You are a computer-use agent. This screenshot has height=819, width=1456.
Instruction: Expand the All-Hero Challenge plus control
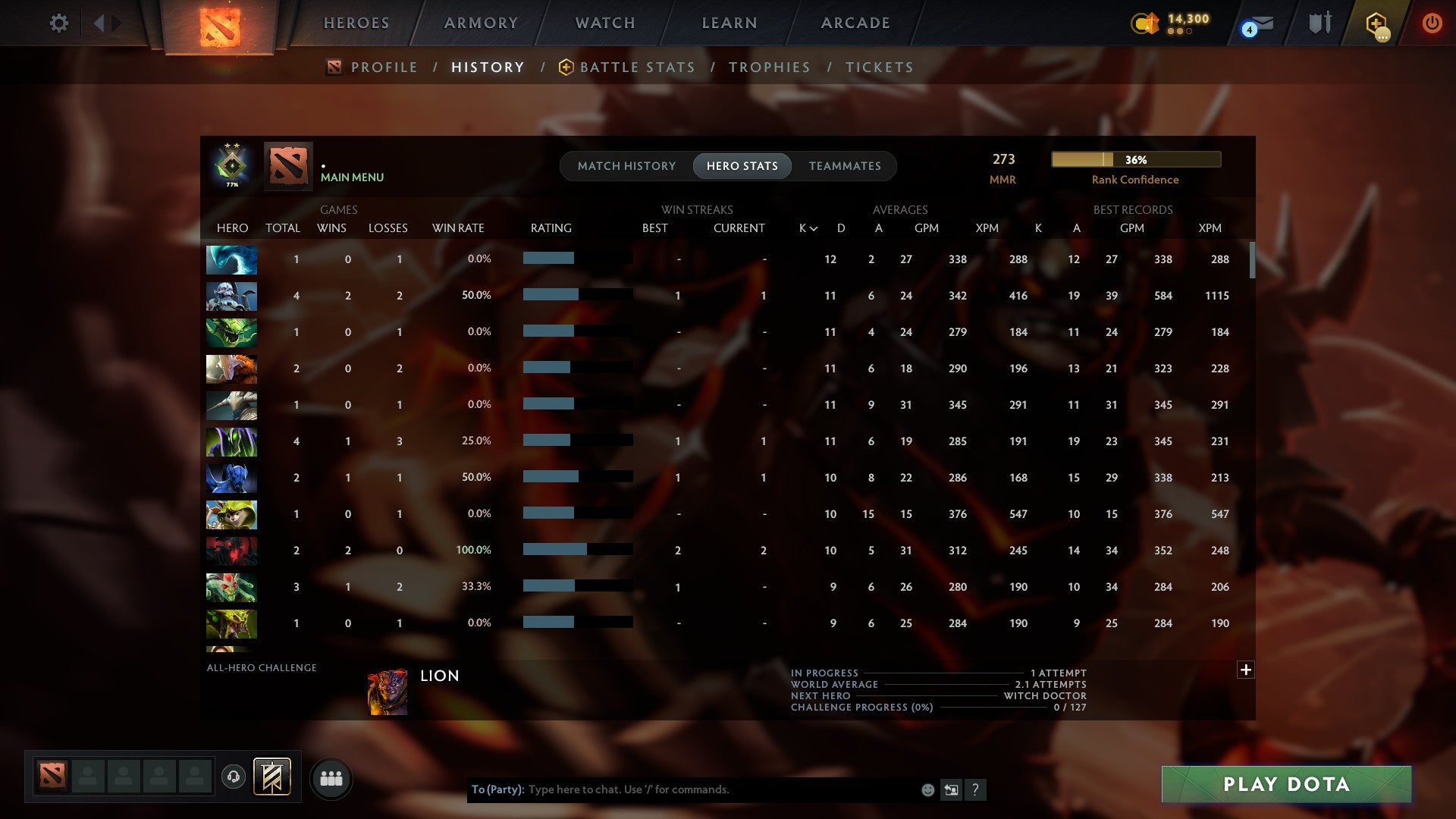1246,670
